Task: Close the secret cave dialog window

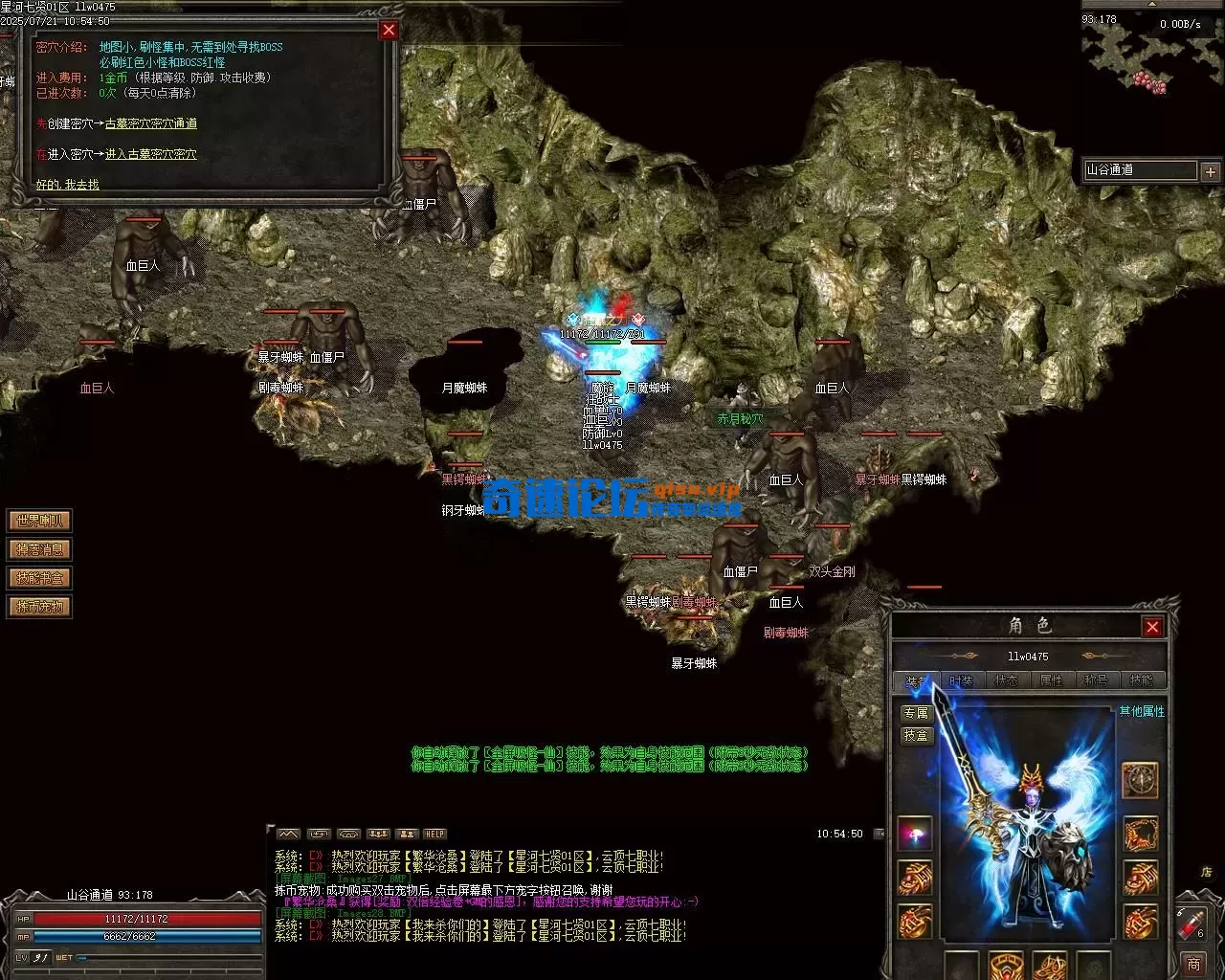Action: point(389,30)
